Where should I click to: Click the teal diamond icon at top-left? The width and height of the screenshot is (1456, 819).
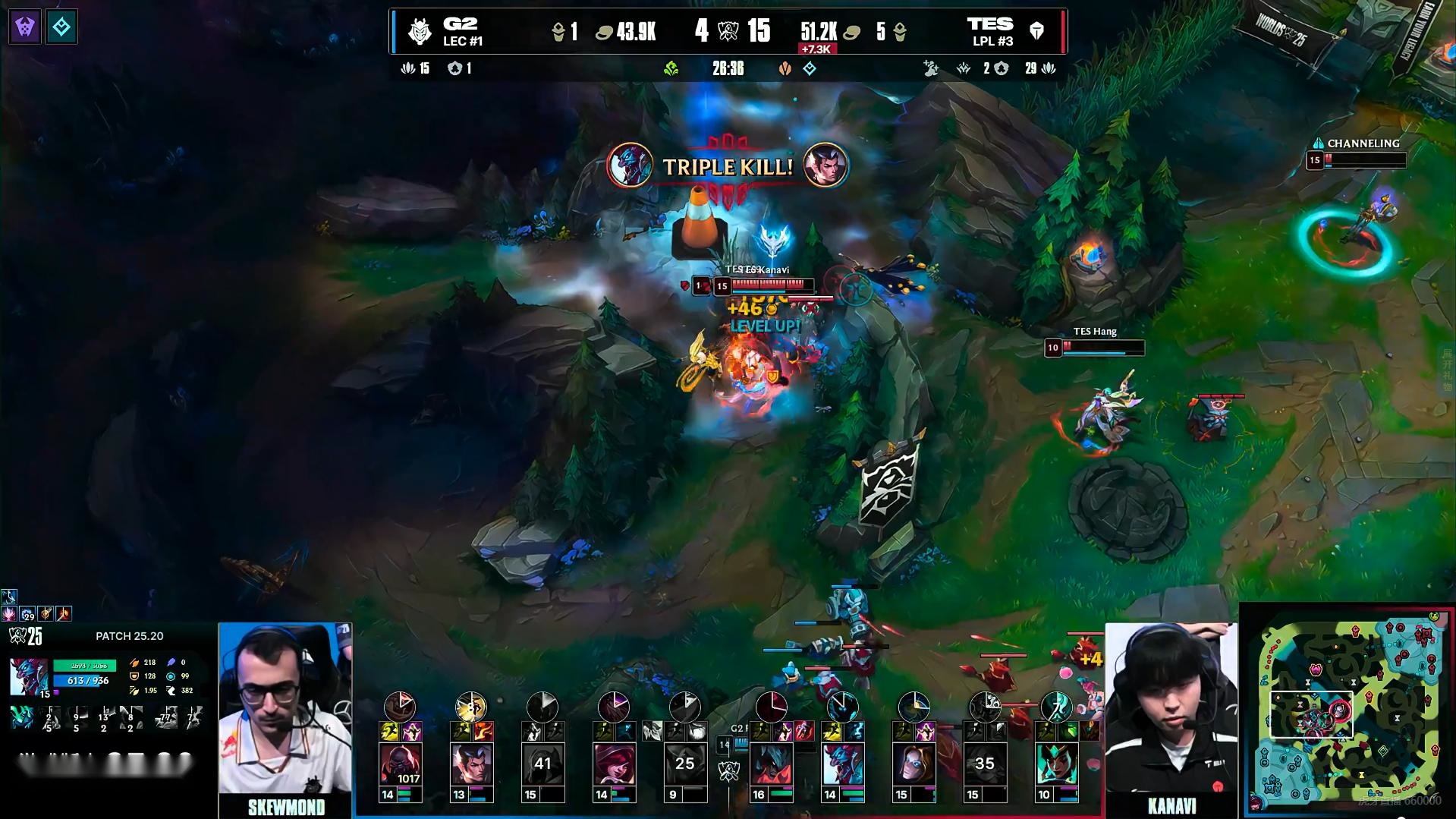tap(61, 27)
